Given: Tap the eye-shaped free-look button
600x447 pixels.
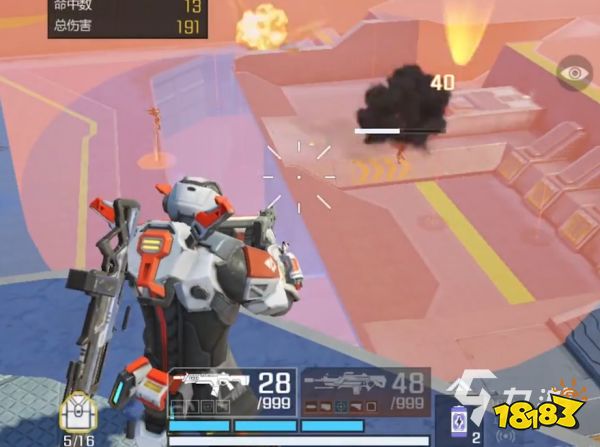Looking at the screenshot, I should click(x=576, y=72).
